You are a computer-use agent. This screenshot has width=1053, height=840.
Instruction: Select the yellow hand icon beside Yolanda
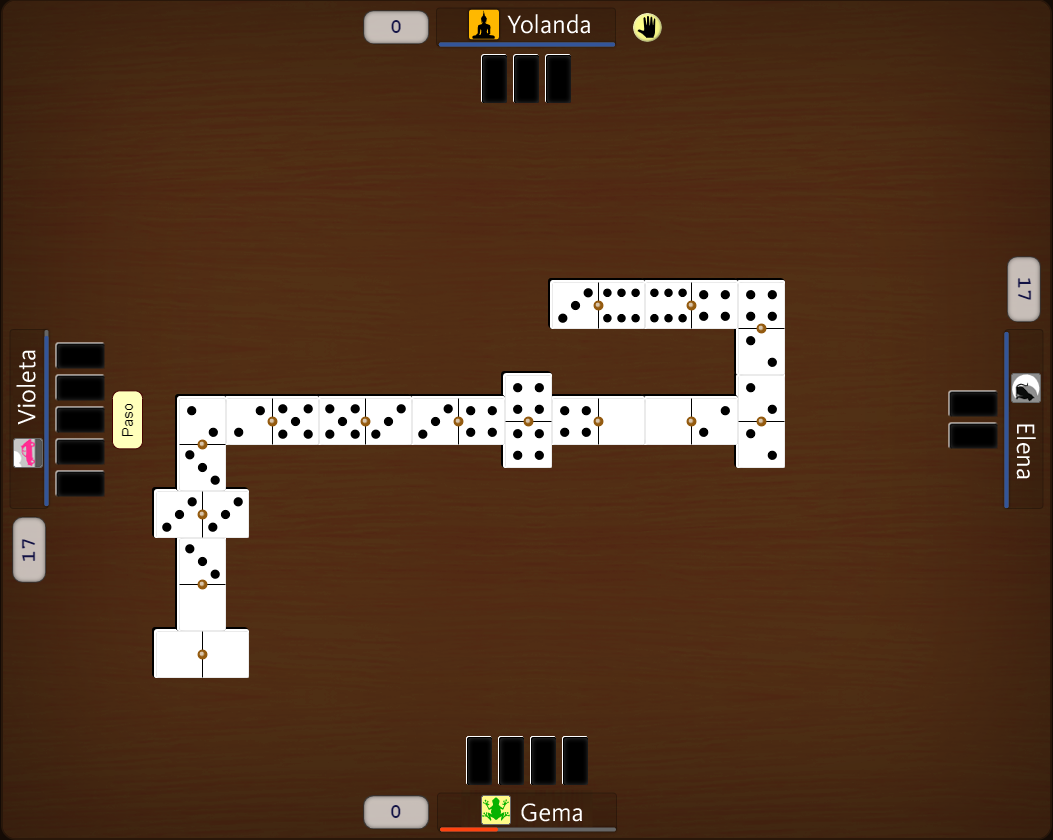[647, 27]
